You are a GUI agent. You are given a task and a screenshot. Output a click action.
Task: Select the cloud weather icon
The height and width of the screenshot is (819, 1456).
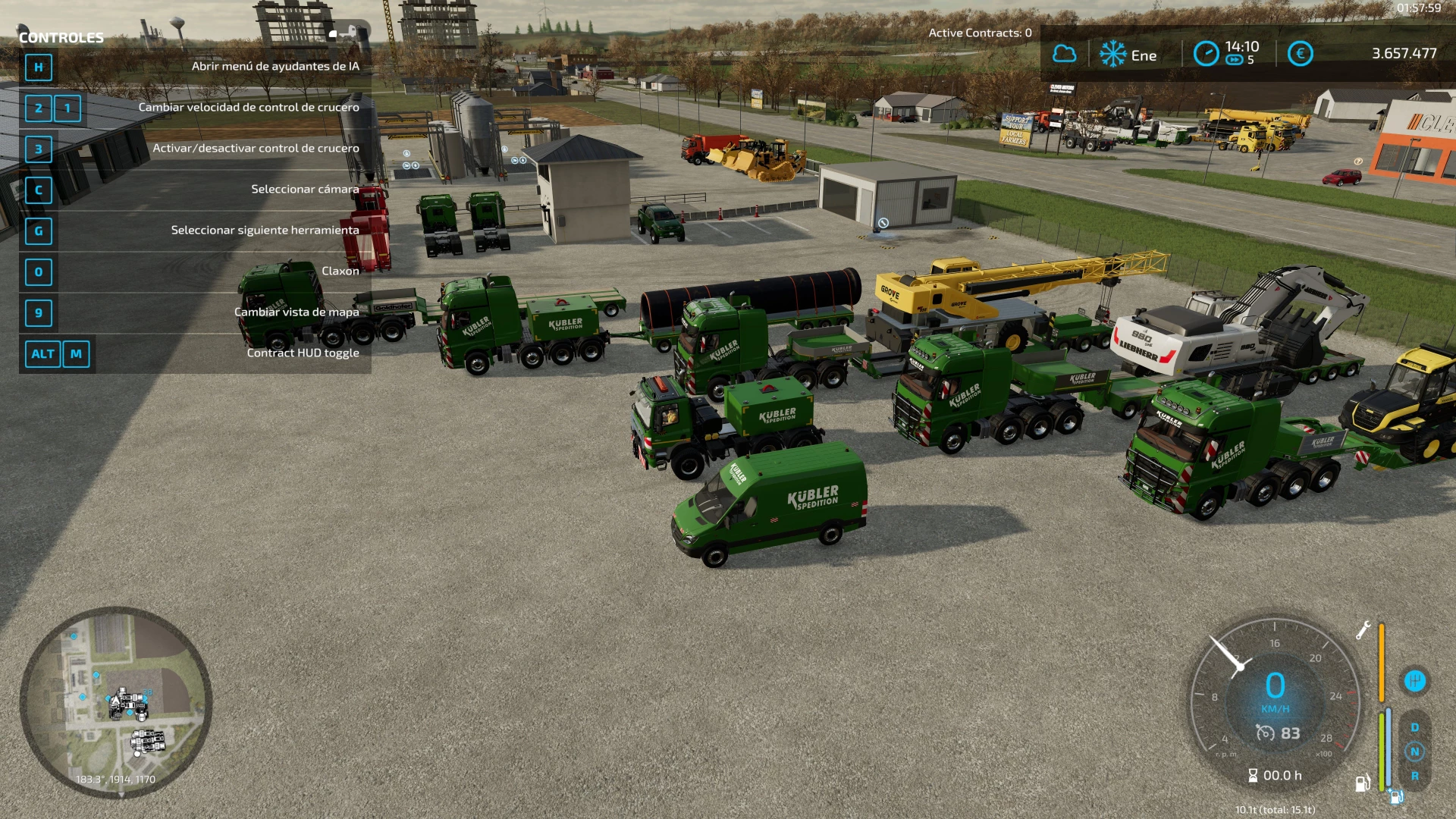pyautogui.click(x=1064, y=54)
